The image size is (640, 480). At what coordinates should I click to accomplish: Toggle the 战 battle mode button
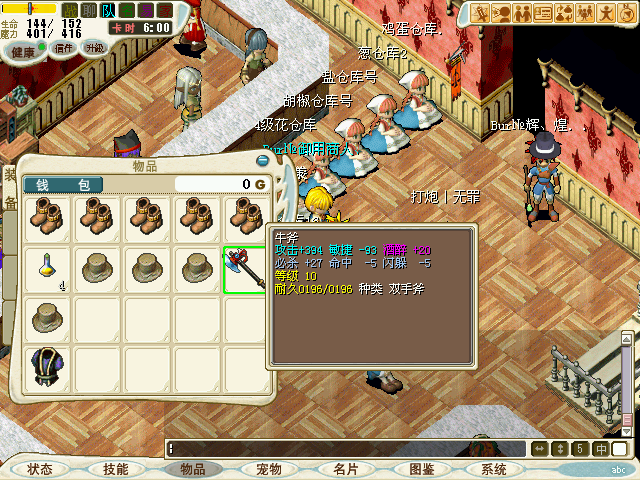70,11
